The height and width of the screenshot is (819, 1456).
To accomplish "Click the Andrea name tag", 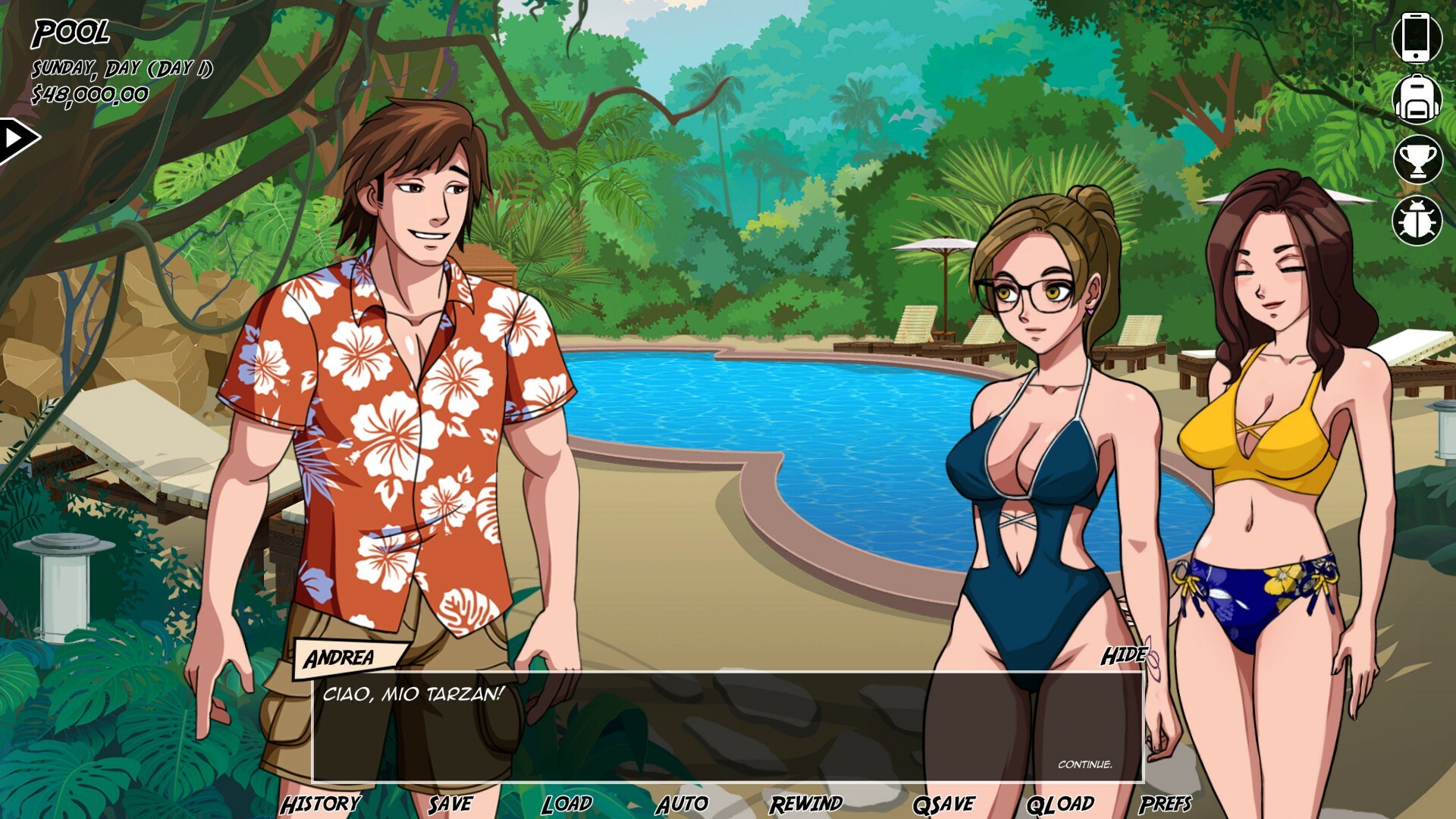I will [x=340, y=659].
